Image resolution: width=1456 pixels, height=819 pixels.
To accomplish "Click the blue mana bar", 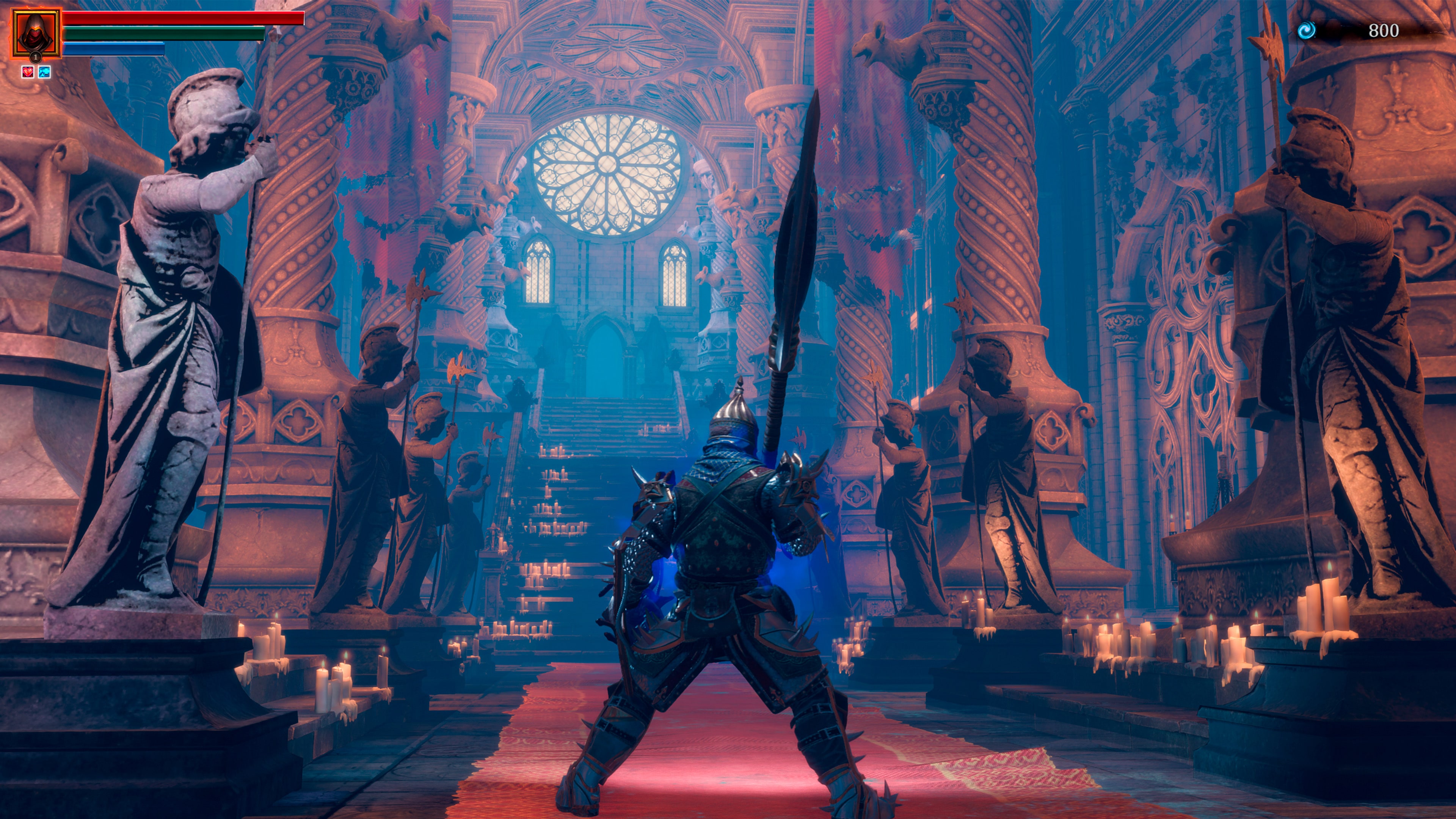I will [x=113, y=50].
